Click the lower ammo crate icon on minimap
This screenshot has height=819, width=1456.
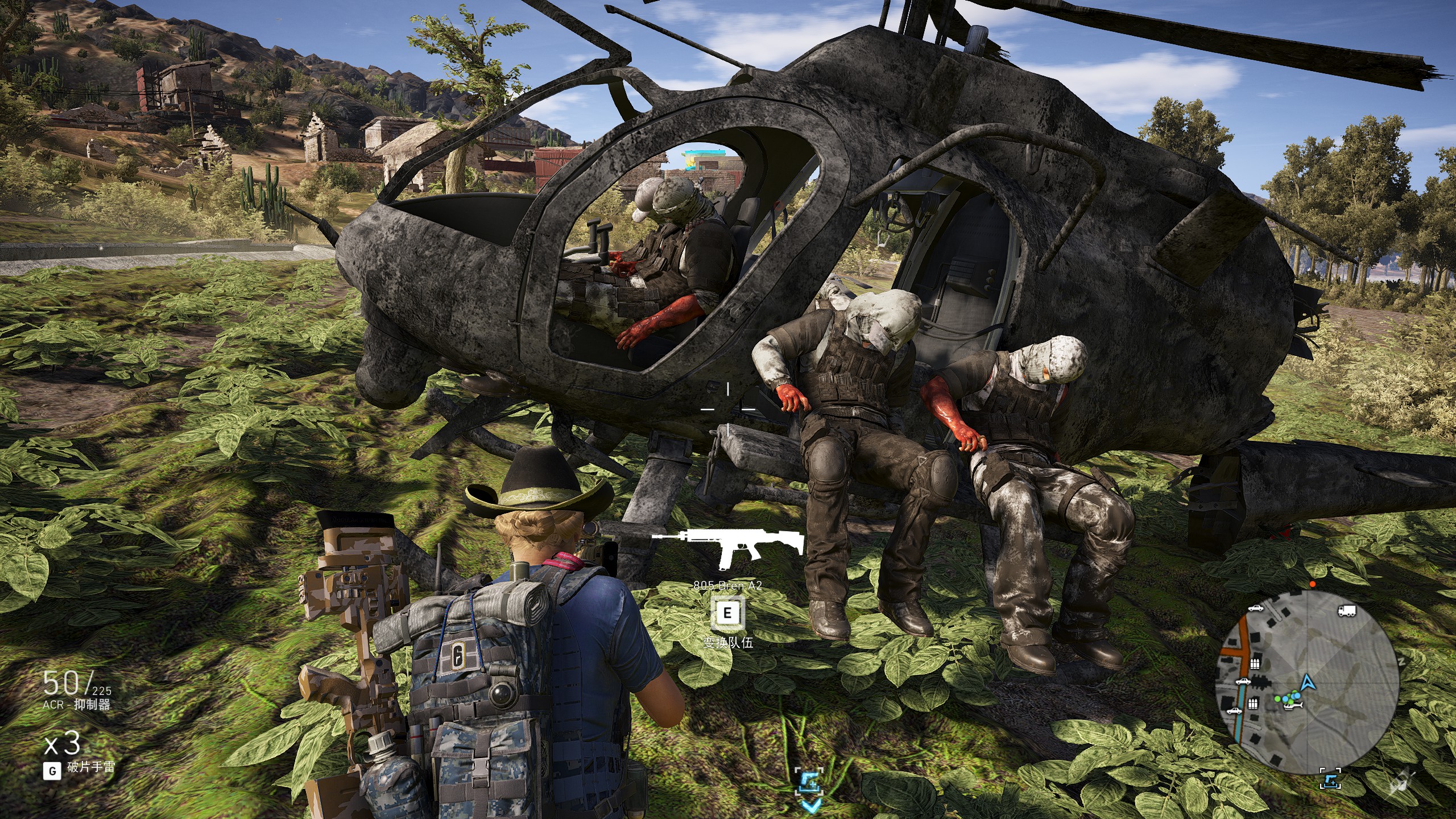click(1253, 704)
